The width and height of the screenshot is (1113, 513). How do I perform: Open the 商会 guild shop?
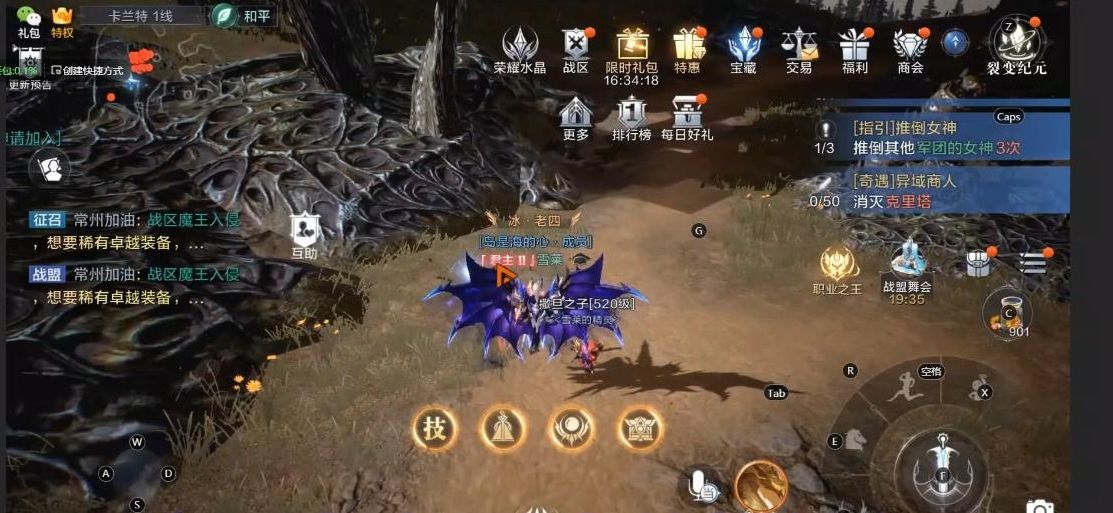[x=910, y=48]
